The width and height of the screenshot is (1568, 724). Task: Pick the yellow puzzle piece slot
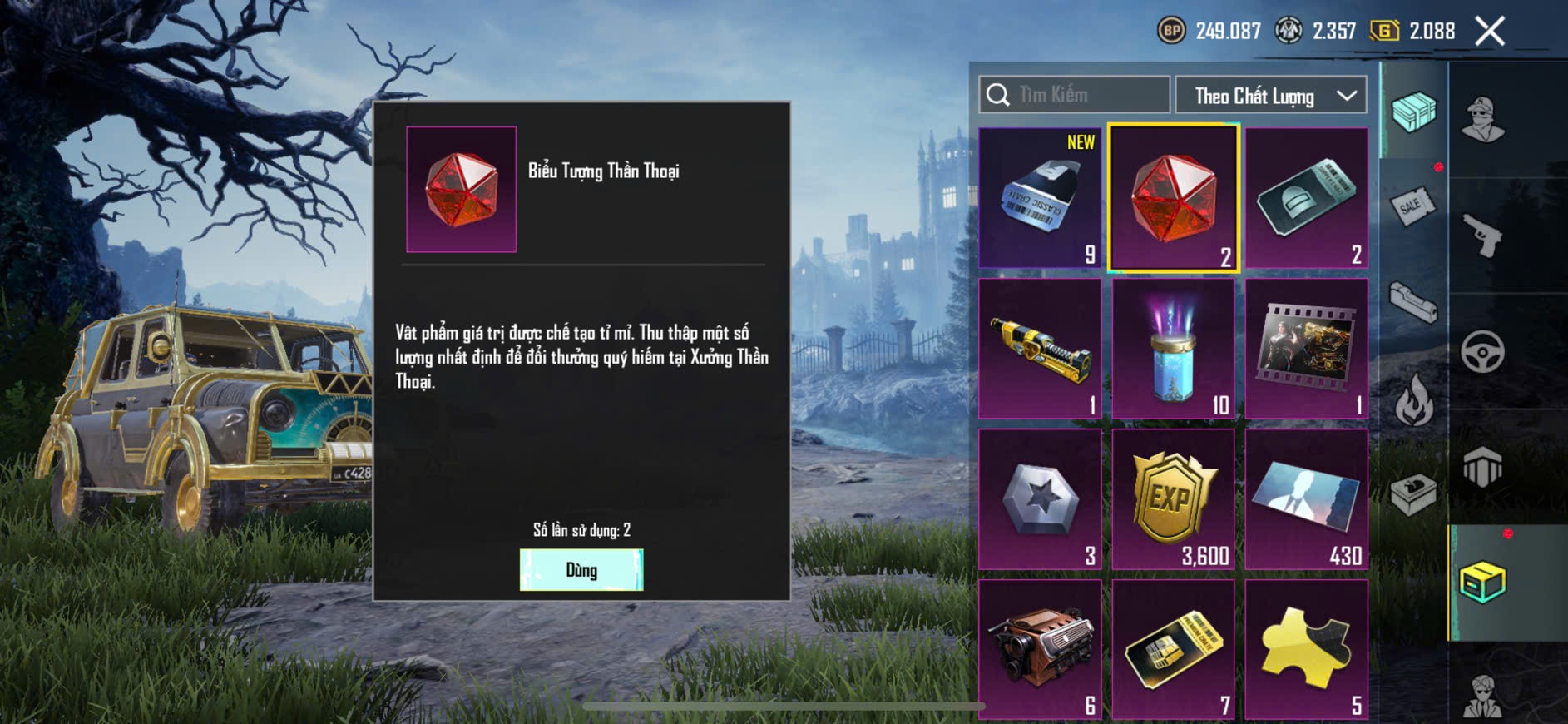1306,649
